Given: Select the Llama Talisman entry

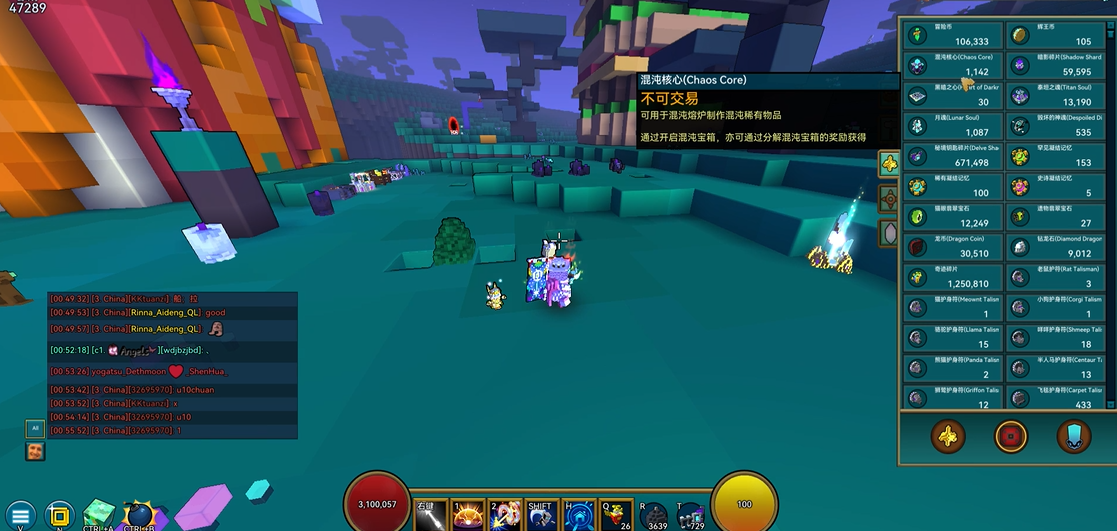Looking at the screenshot, I should pyautogui.click(x=950, y=337).
